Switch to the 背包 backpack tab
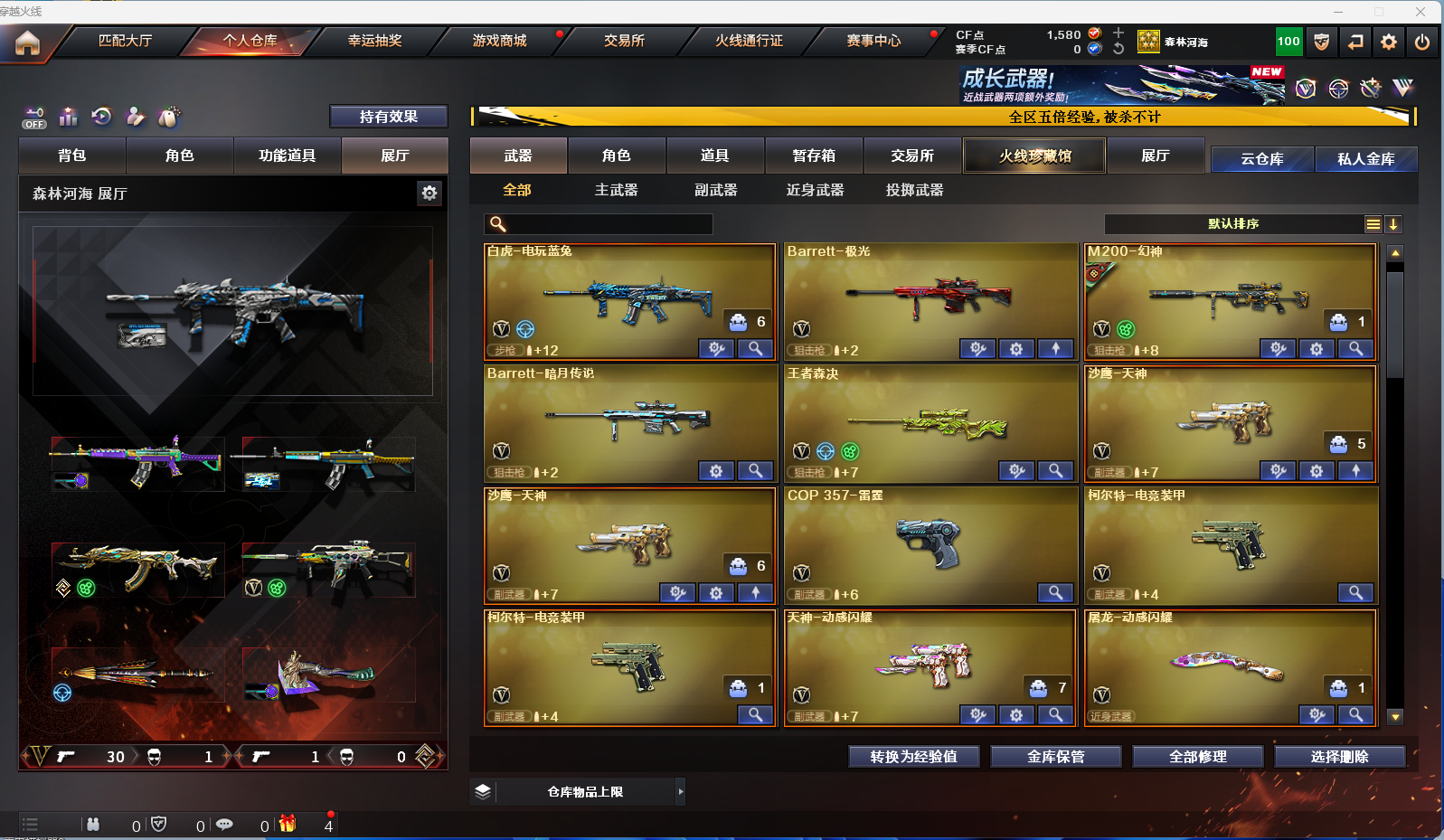 click(72, 156)
